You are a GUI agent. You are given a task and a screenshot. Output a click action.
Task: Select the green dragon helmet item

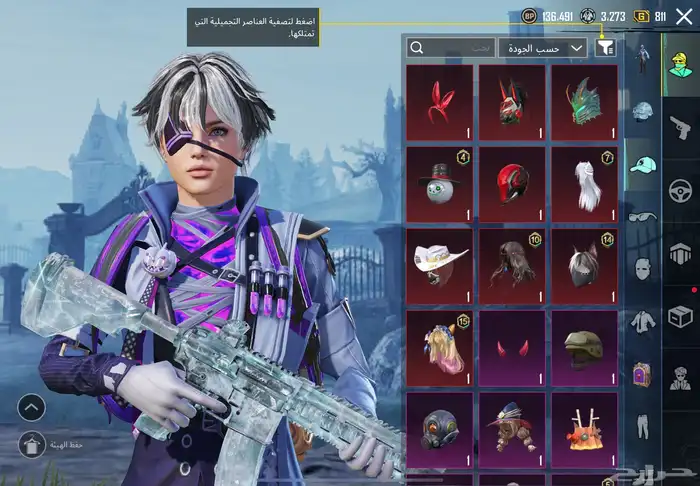[584, 101]
